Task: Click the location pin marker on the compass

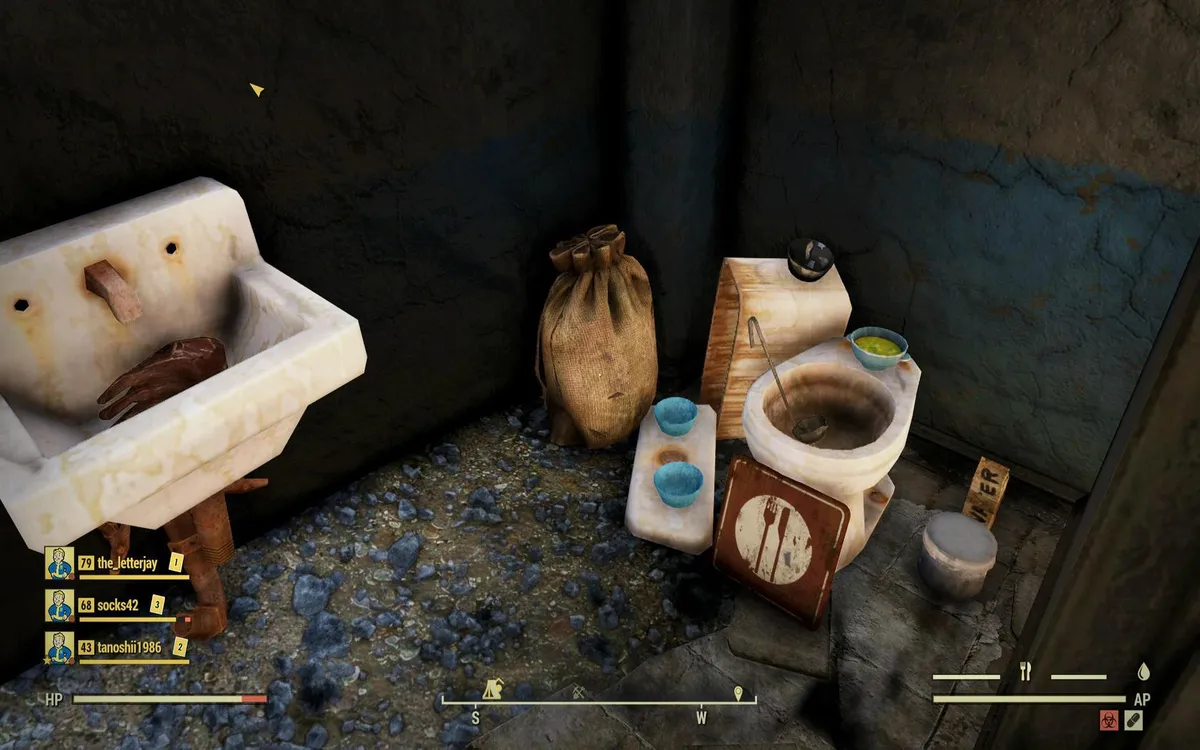Action: (x=738, y=692)
